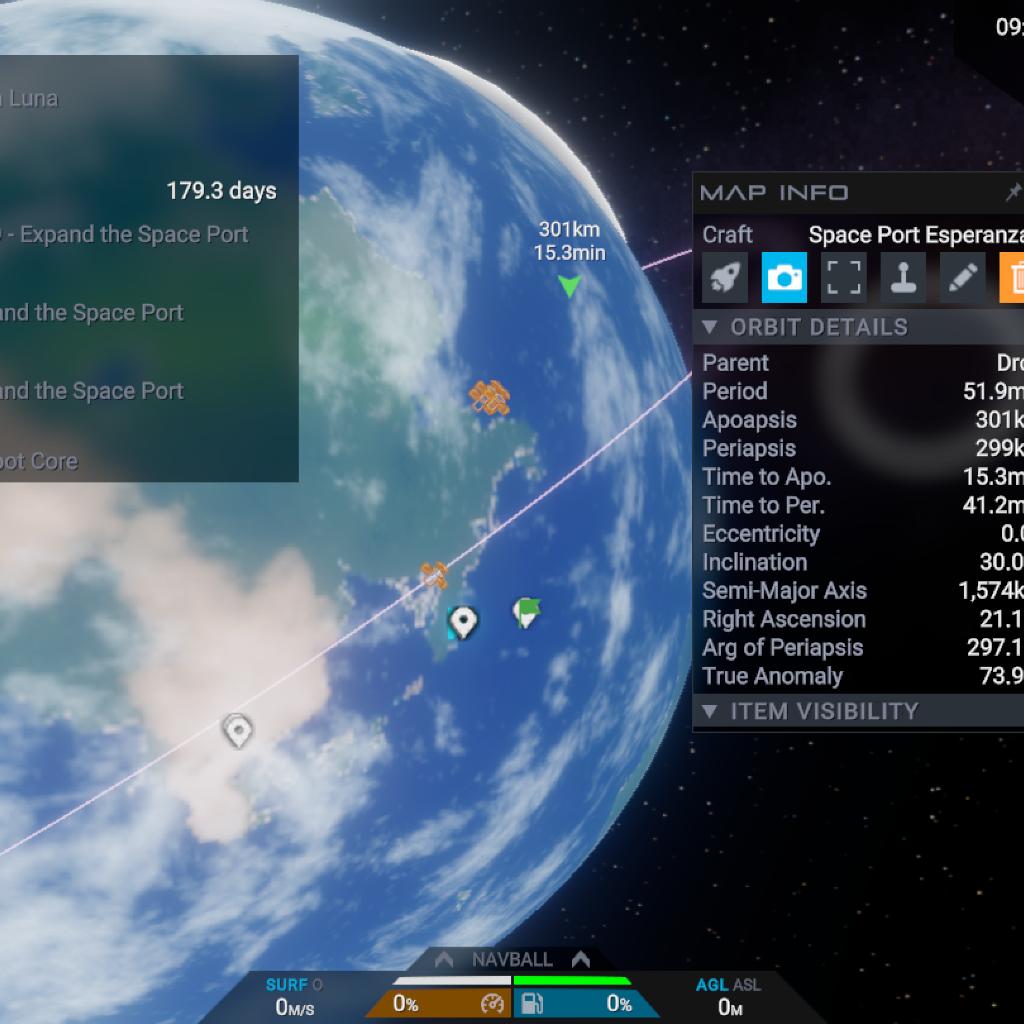Click the frame brackets icon in Map Info
1024x1024 pixels.
(x=843, y=278)
